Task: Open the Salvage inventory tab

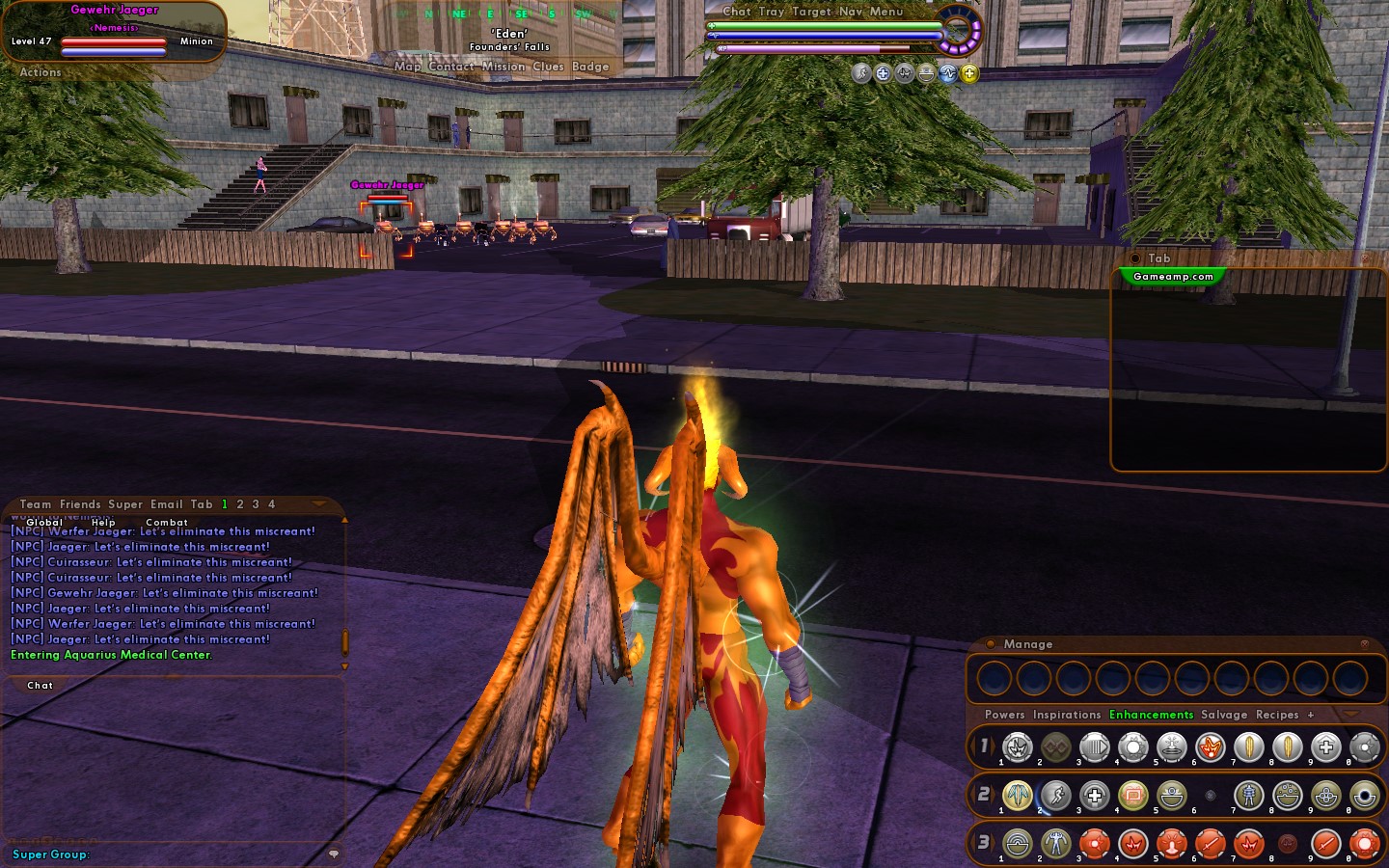Action: pyautogui.click(x=1224, y=715)
